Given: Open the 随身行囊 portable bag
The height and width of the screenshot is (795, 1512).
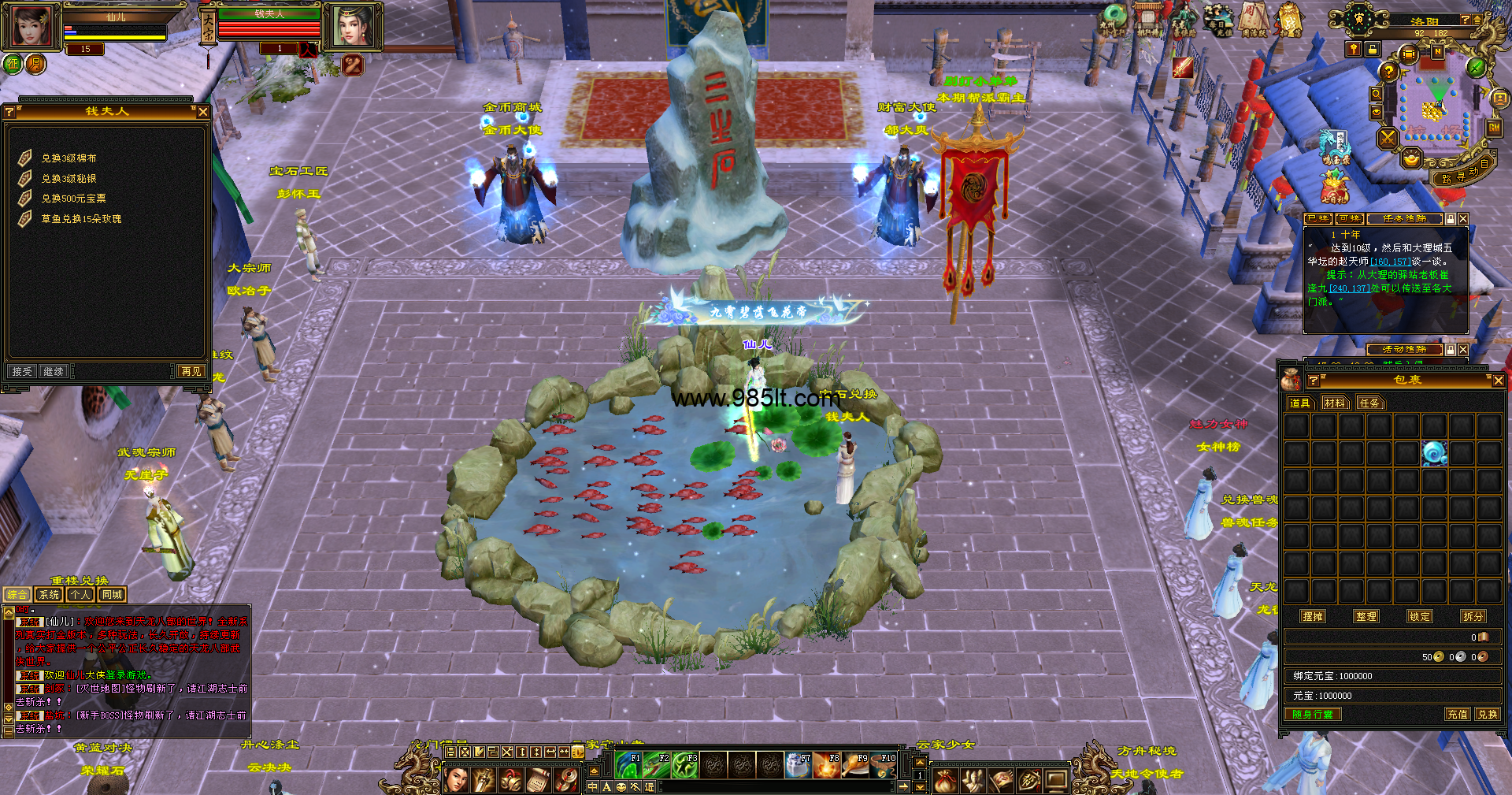Looking at the screenshot, I should [x=1313, y=714].
